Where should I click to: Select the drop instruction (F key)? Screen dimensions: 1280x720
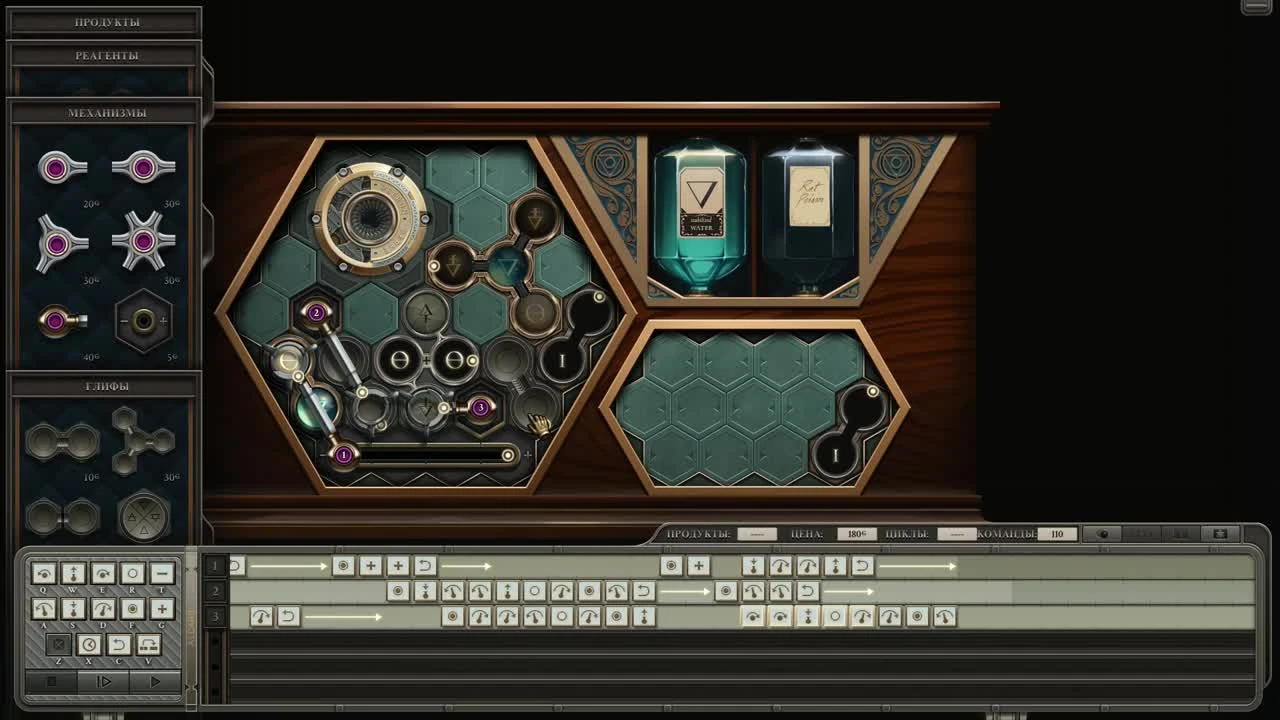131,609
